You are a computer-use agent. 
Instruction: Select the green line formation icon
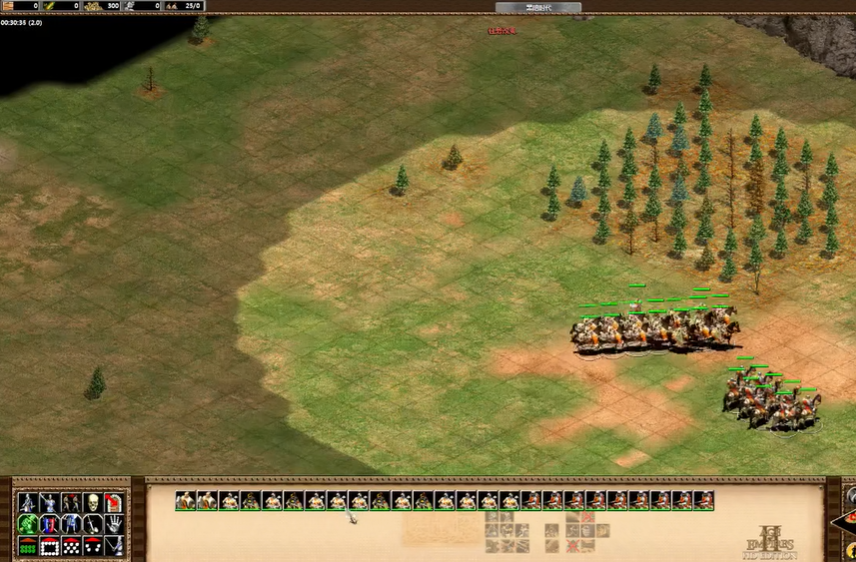click(28, 546)
